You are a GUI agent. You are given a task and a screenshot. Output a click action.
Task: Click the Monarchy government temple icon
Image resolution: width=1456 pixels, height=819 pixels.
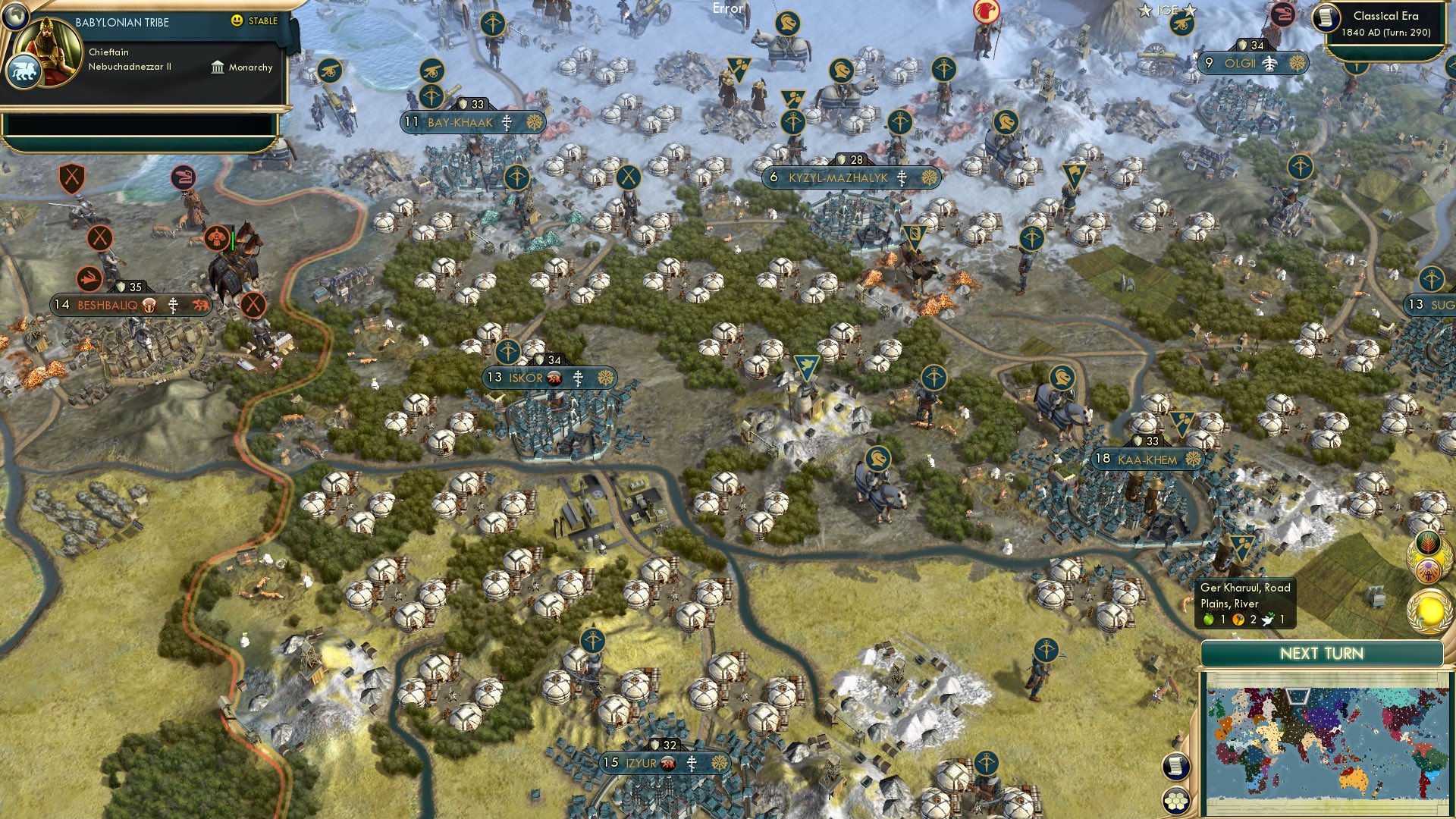218,69
